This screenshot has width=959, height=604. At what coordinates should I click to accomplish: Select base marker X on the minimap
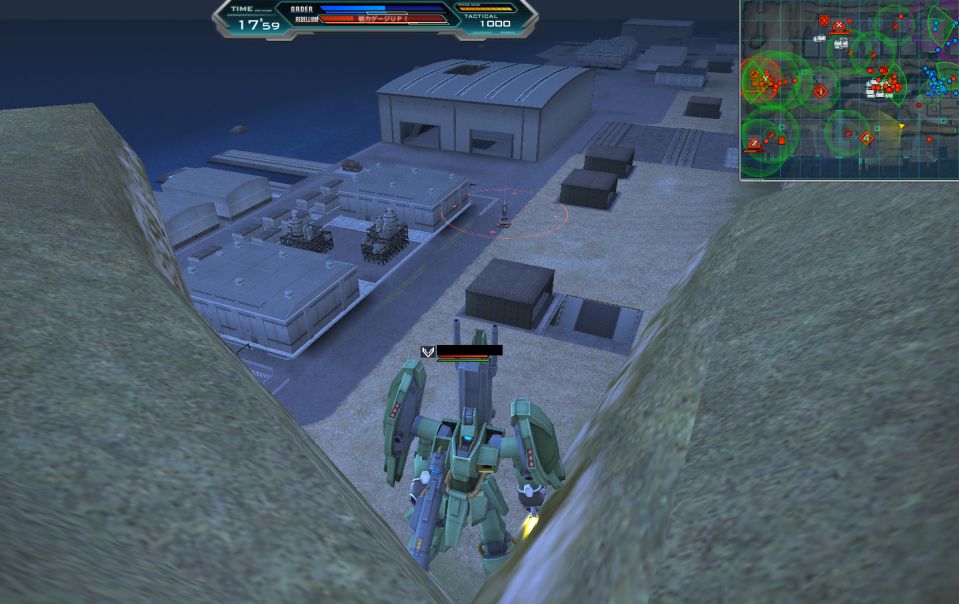pyautogui.click(x=838, y=26)
